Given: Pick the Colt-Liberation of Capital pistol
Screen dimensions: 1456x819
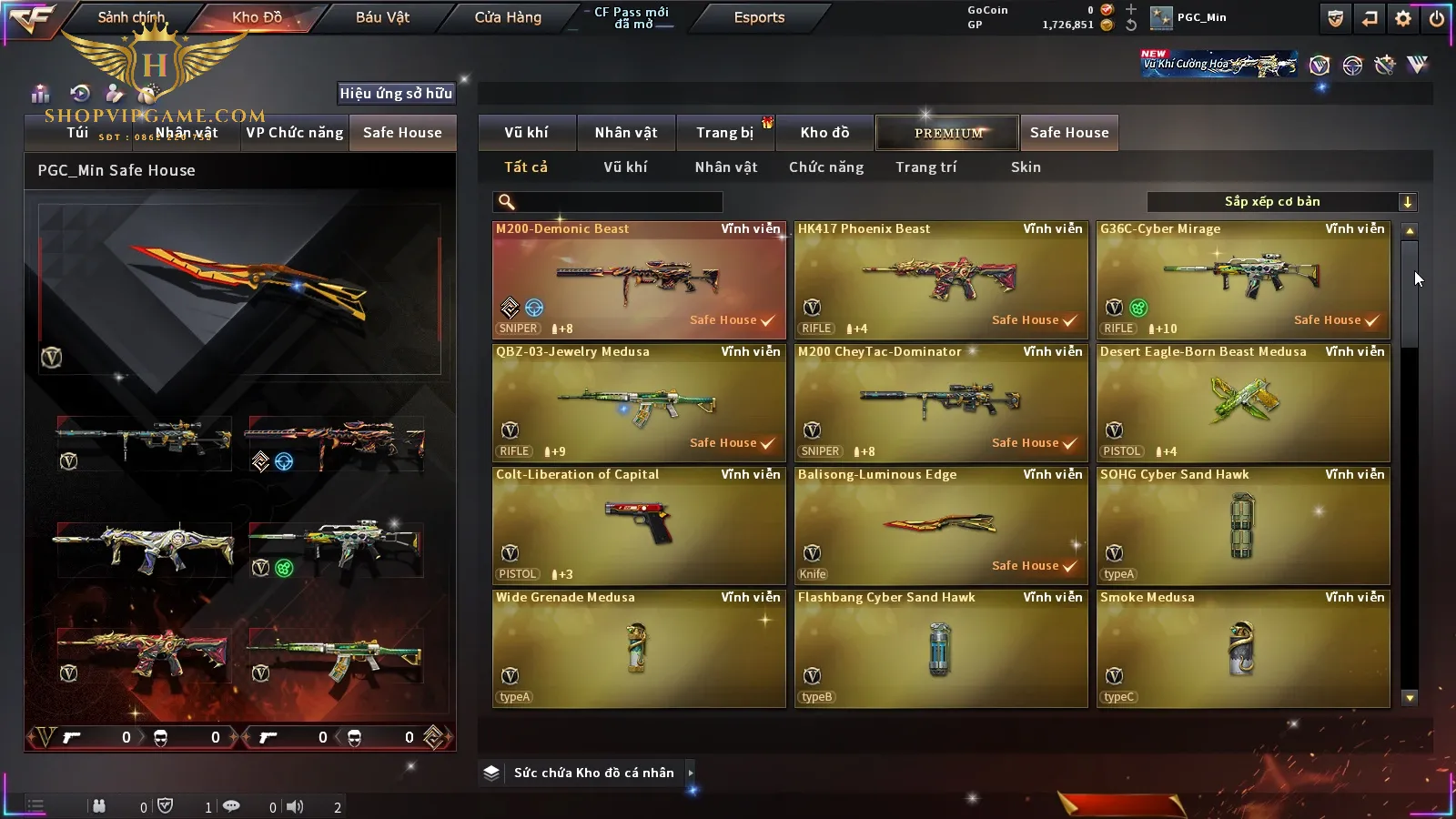Looking at the screenshot, I should pos(638,525).
